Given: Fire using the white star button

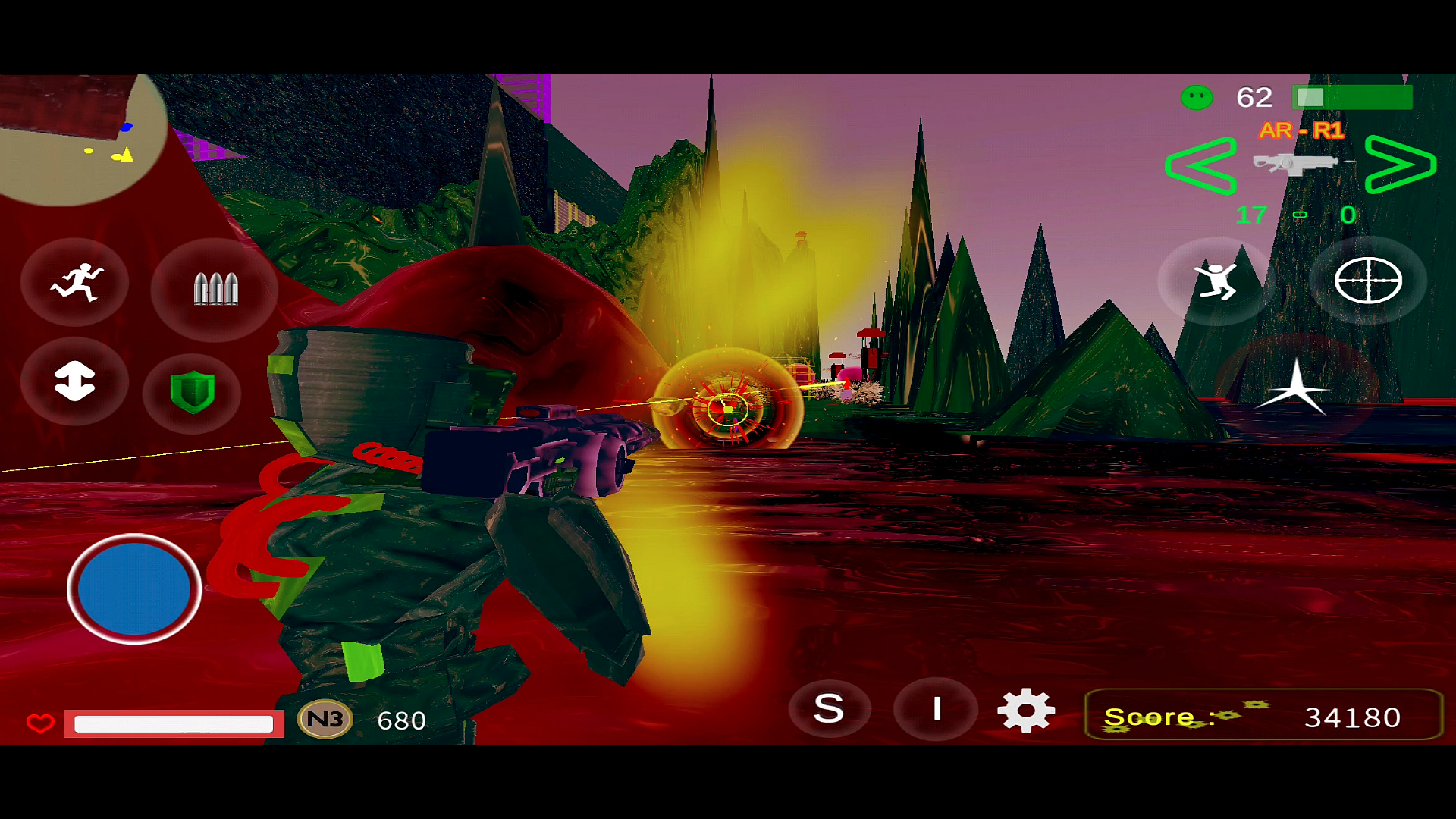Looking at the screenshot, I should point(1295,388).
